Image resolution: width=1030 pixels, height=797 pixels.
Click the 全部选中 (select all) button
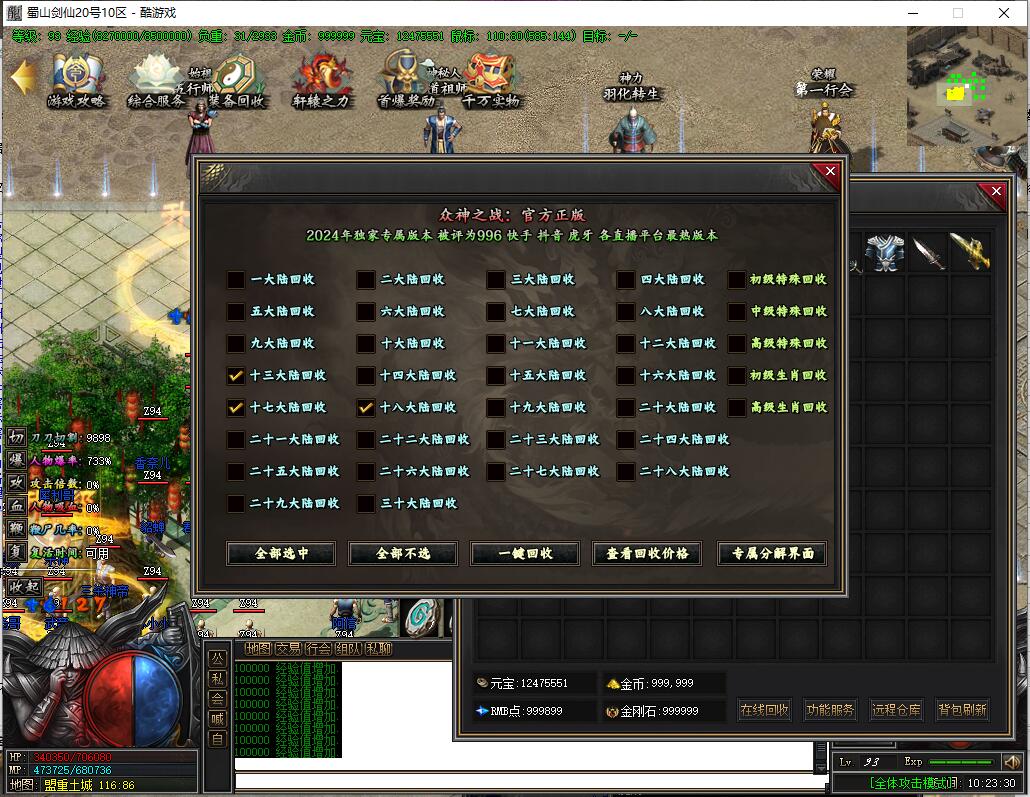(281, 553)
